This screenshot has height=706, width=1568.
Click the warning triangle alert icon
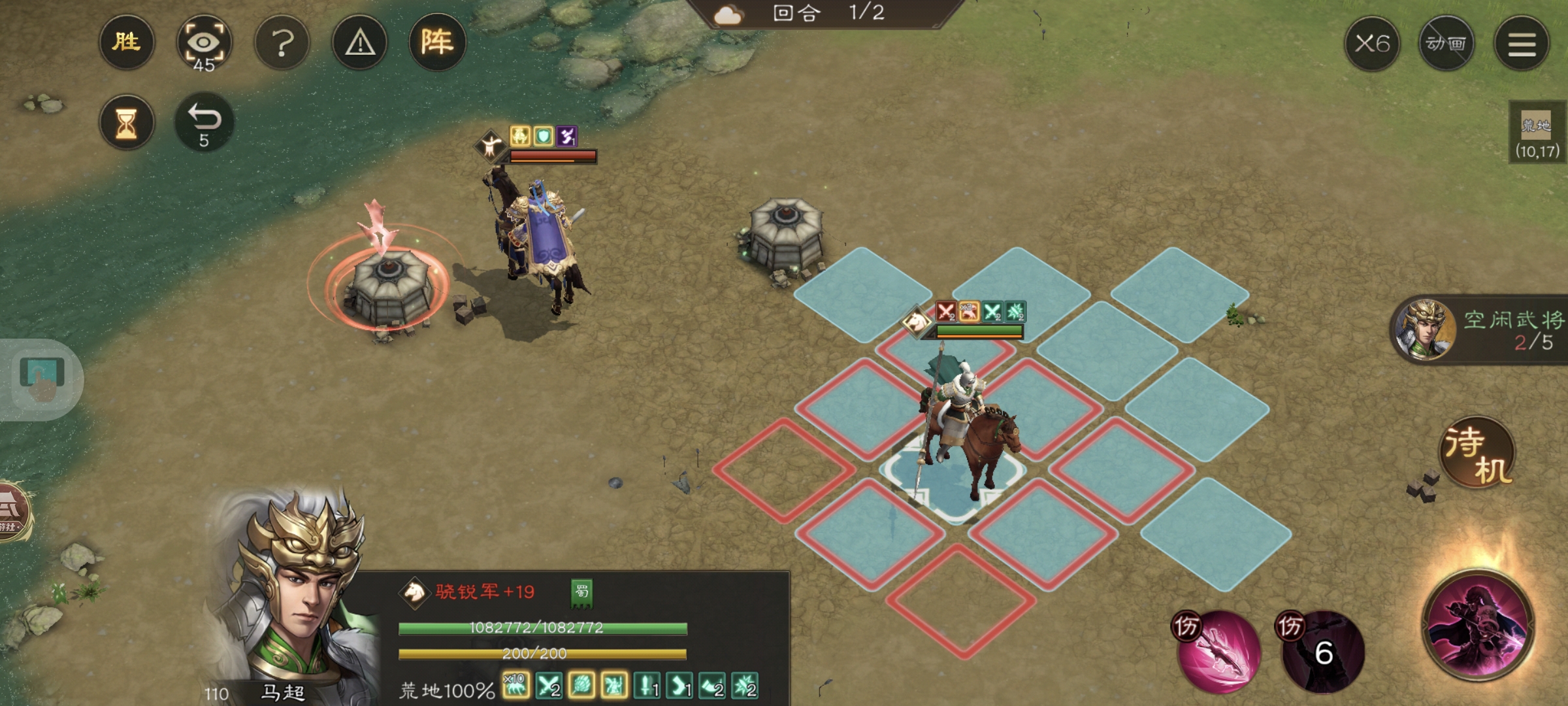[x=359, y=42]
